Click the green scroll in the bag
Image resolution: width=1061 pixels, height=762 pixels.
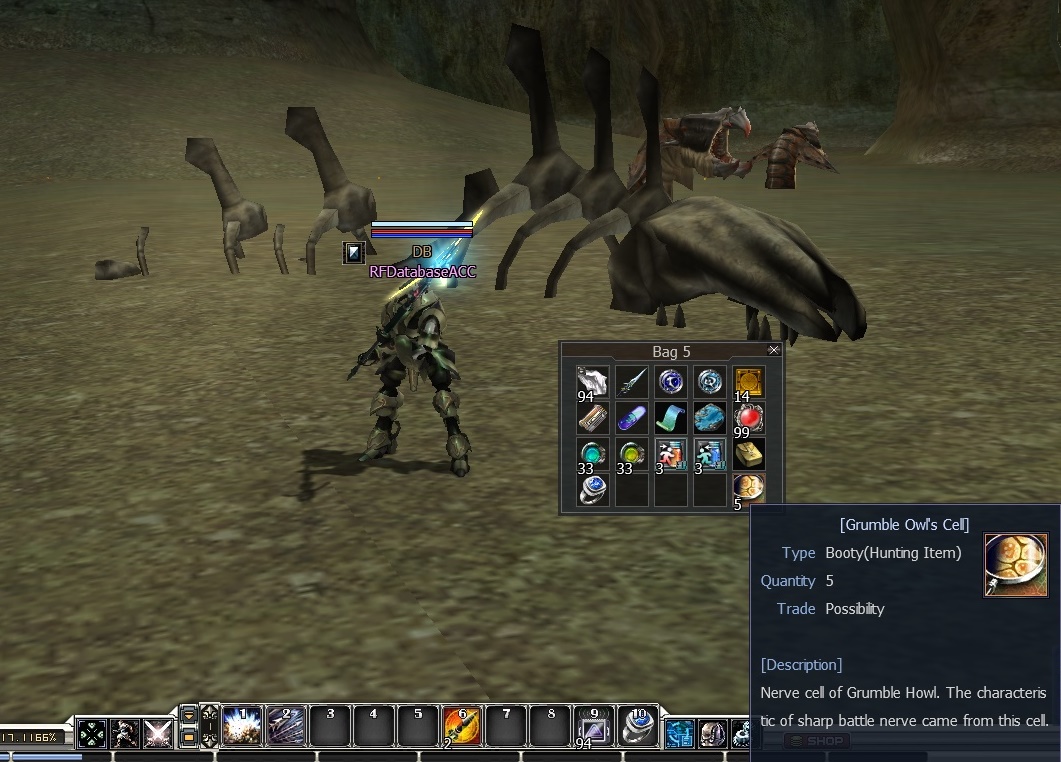pos(670,418)
